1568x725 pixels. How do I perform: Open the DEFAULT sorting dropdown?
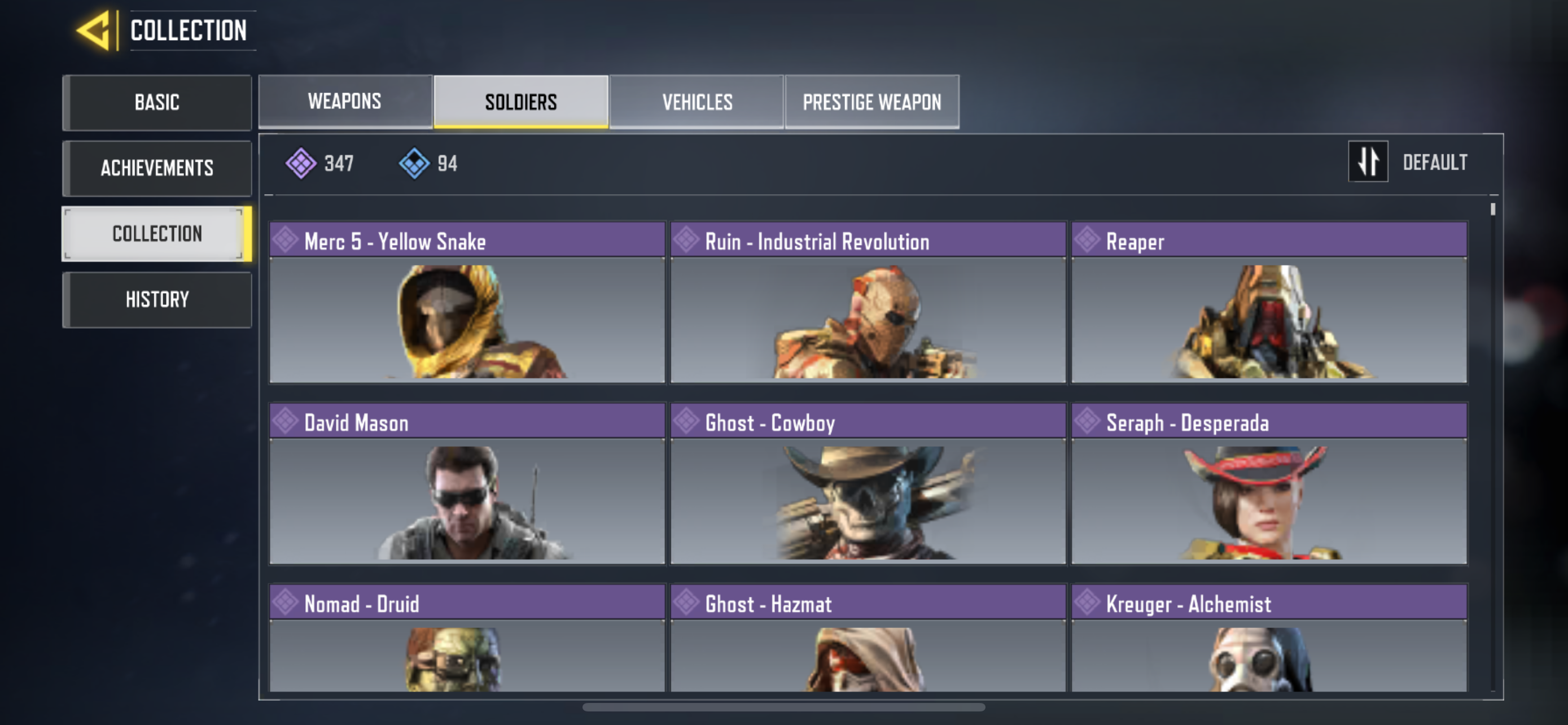(x=1436, y=162)
